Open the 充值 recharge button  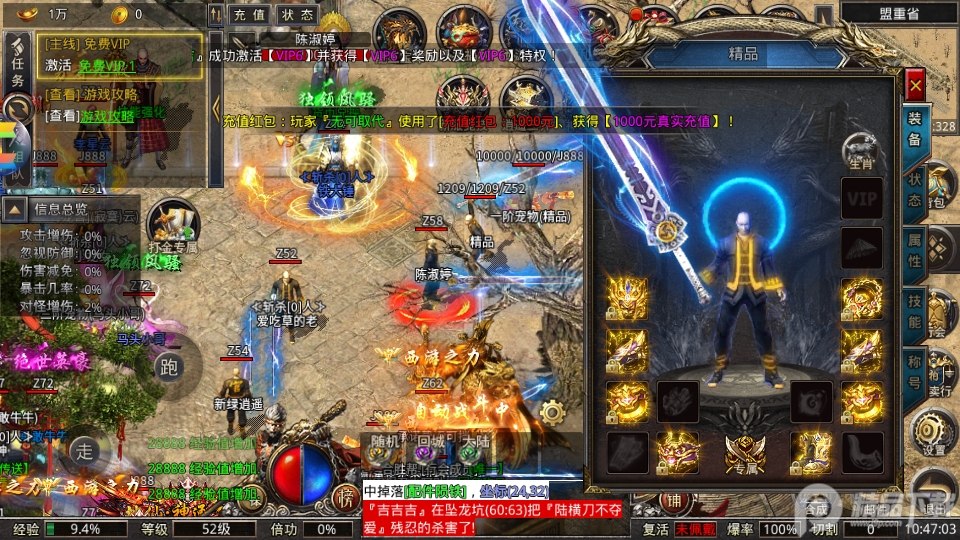[247, 15]
